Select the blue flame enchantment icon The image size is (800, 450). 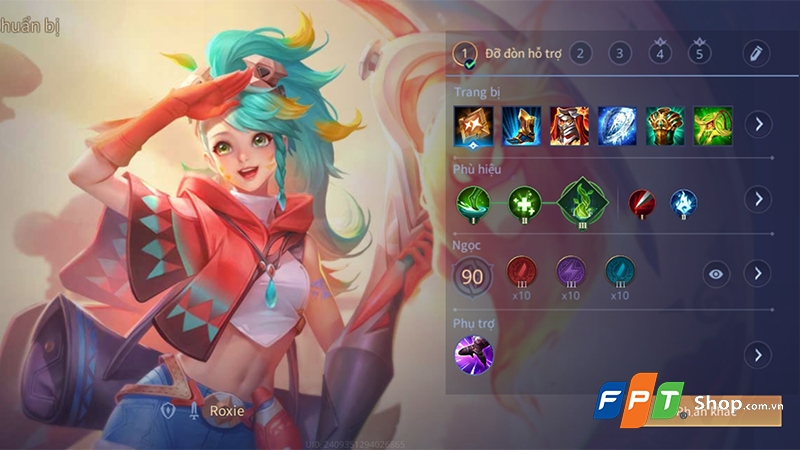pyautogui.click(x=684, y=201)
